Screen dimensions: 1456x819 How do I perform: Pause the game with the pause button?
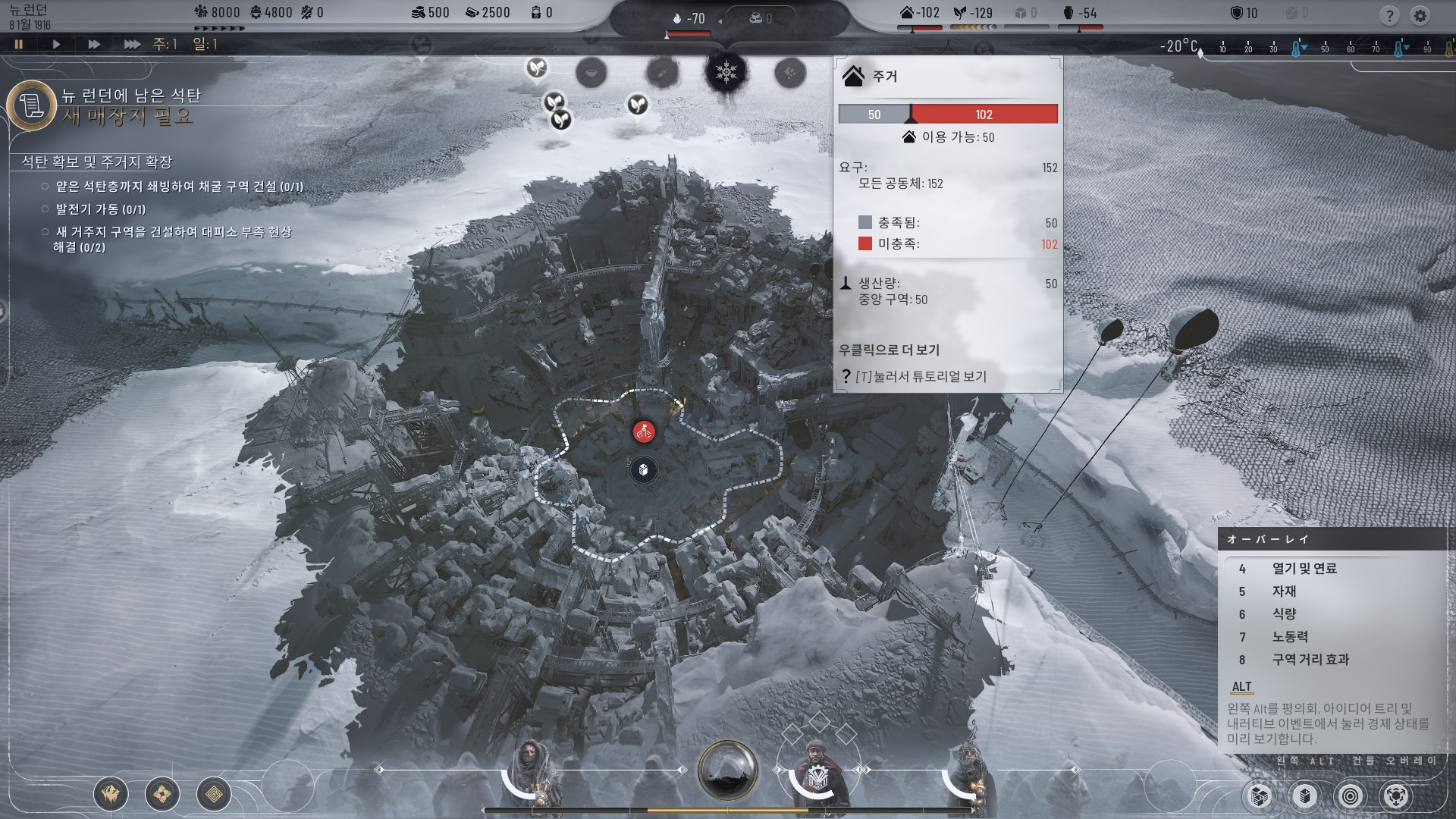(19, 44)
